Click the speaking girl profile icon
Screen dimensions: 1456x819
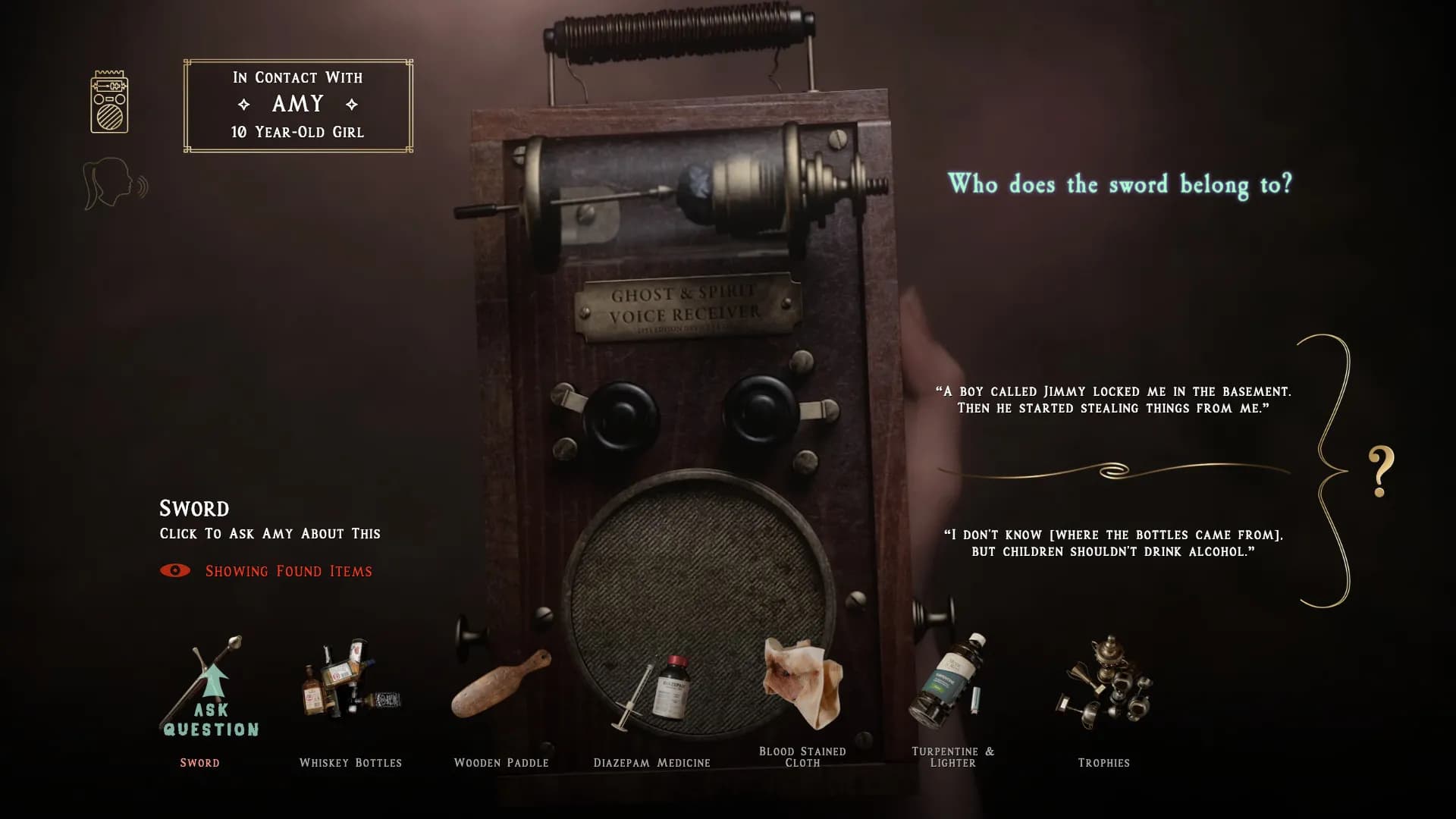[x=114, y=184]
